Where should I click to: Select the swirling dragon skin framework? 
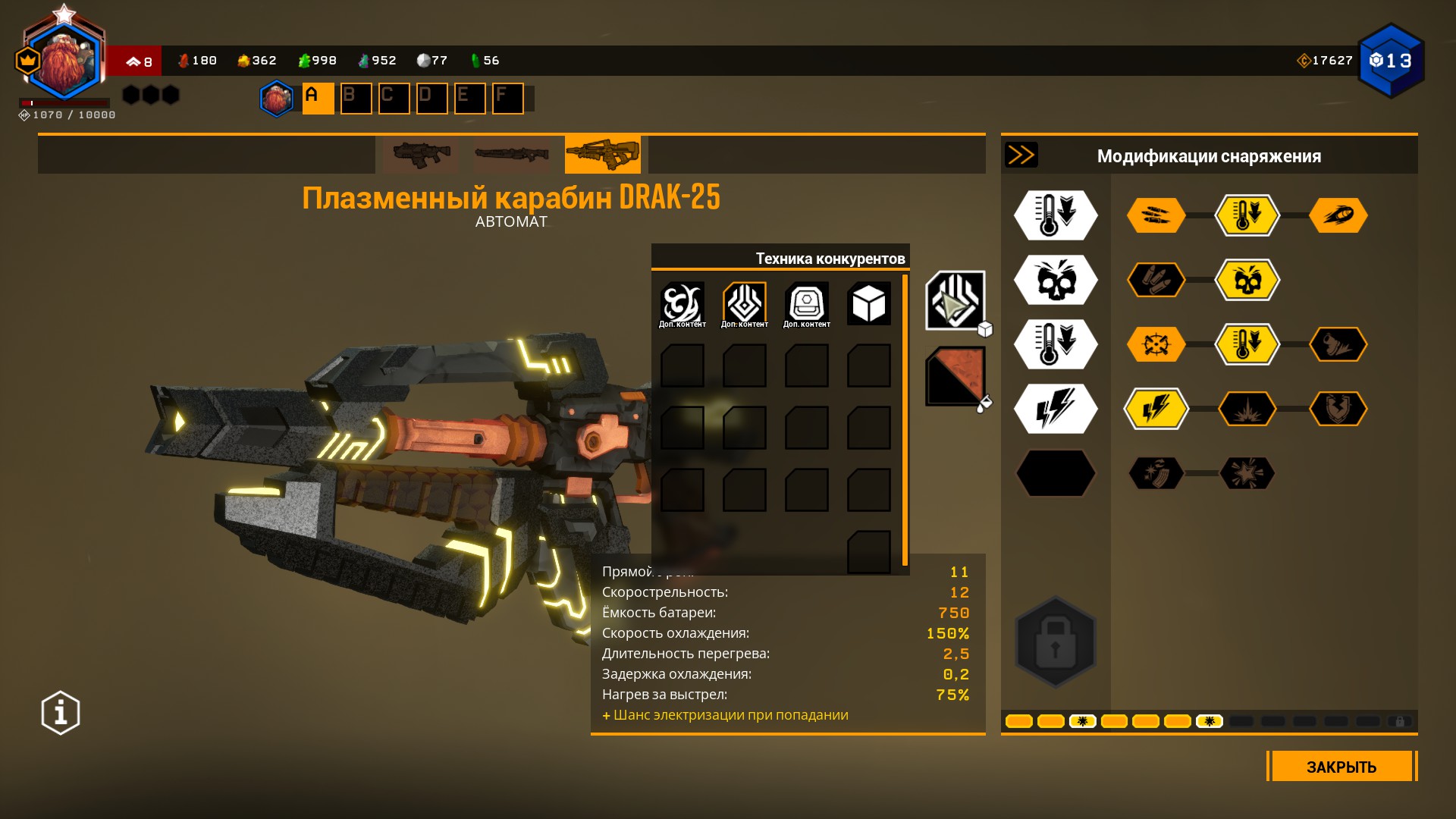coord(682,304)
